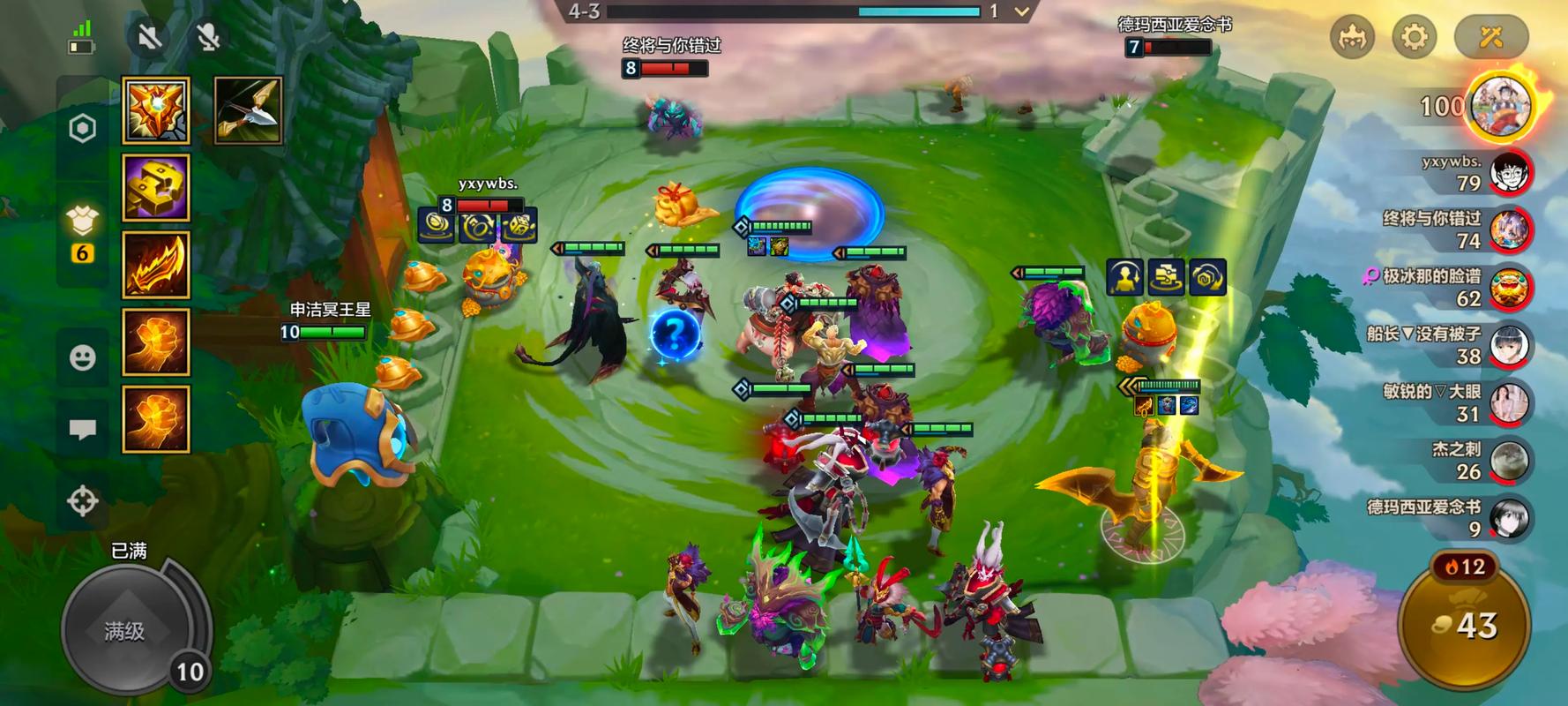Tap the crosshair target icon
This screenshot has width=1568, height=706.
82,500
